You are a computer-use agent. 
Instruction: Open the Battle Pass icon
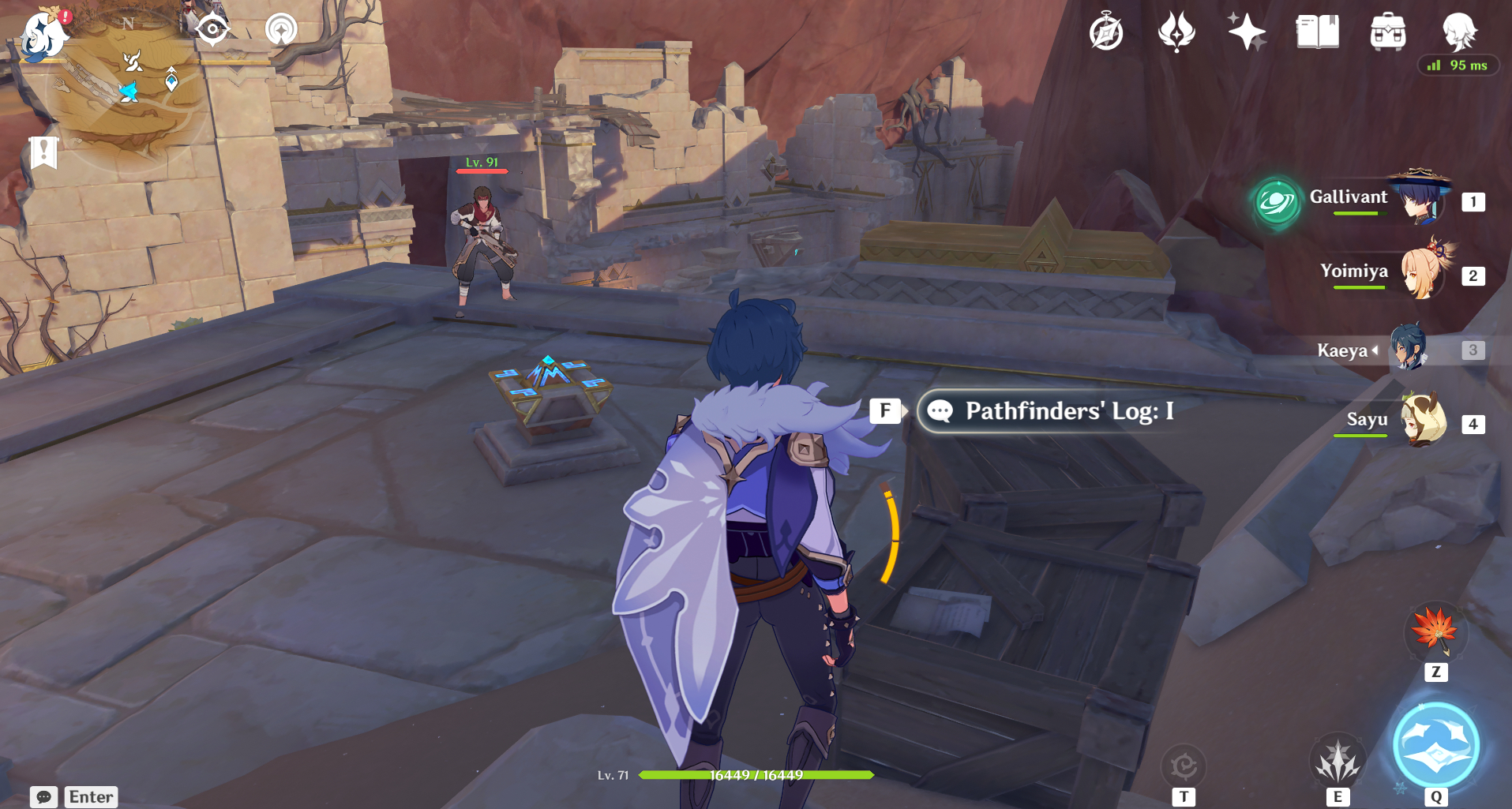tap(1176, 33)
